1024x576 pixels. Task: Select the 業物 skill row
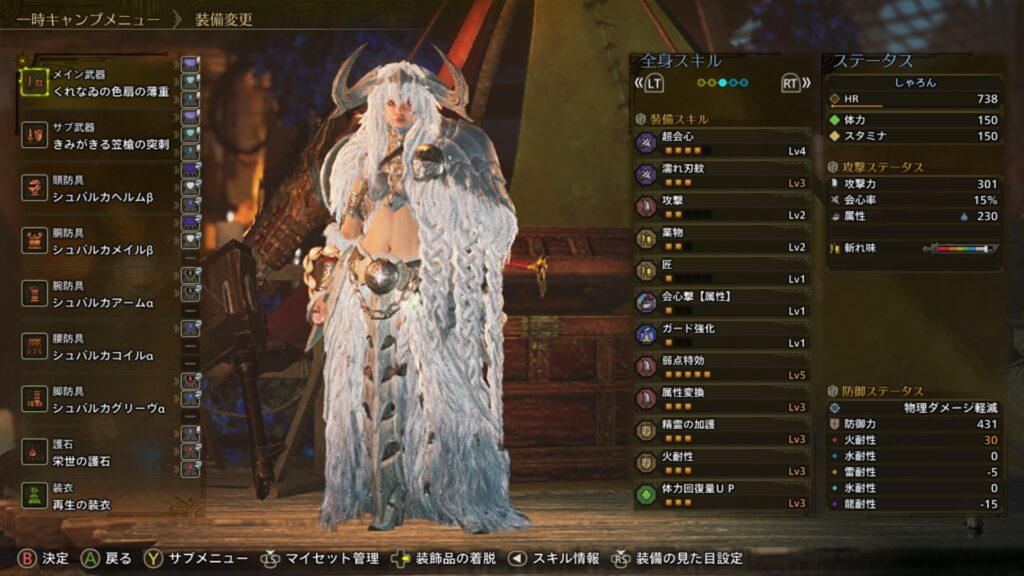pos(722,239)
